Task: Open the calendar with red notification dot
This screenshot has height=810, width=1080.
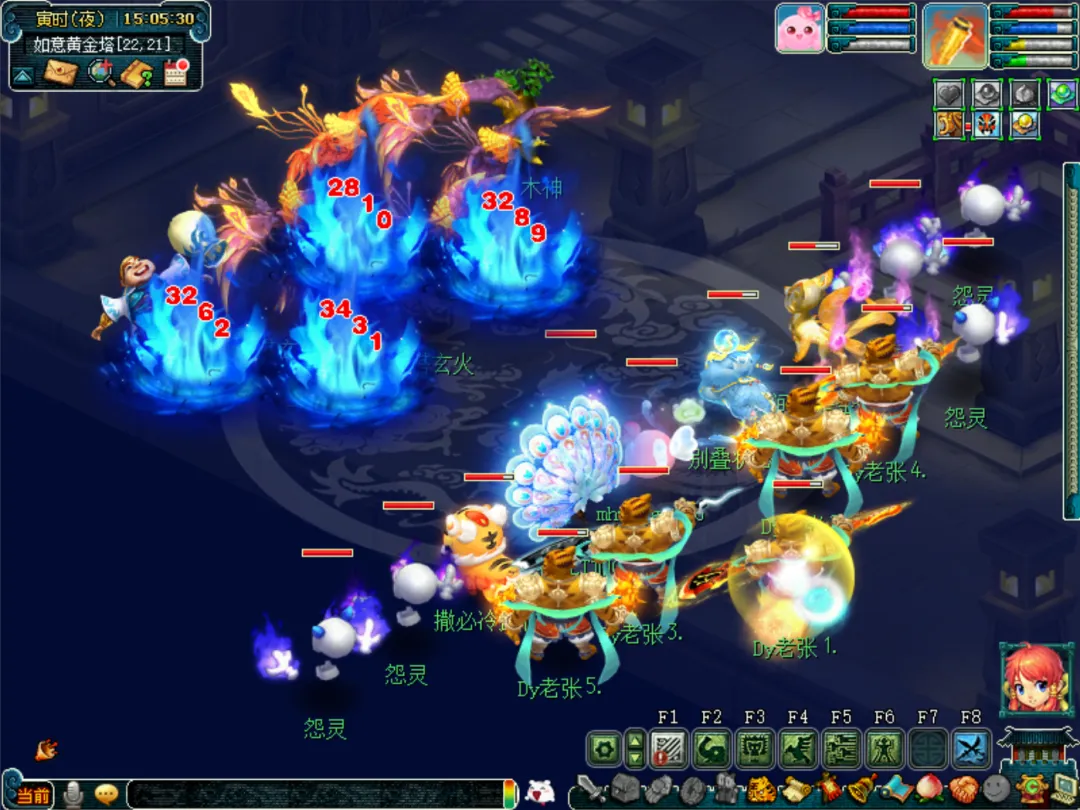Action: pyautogui.click(x=176, y=72)
